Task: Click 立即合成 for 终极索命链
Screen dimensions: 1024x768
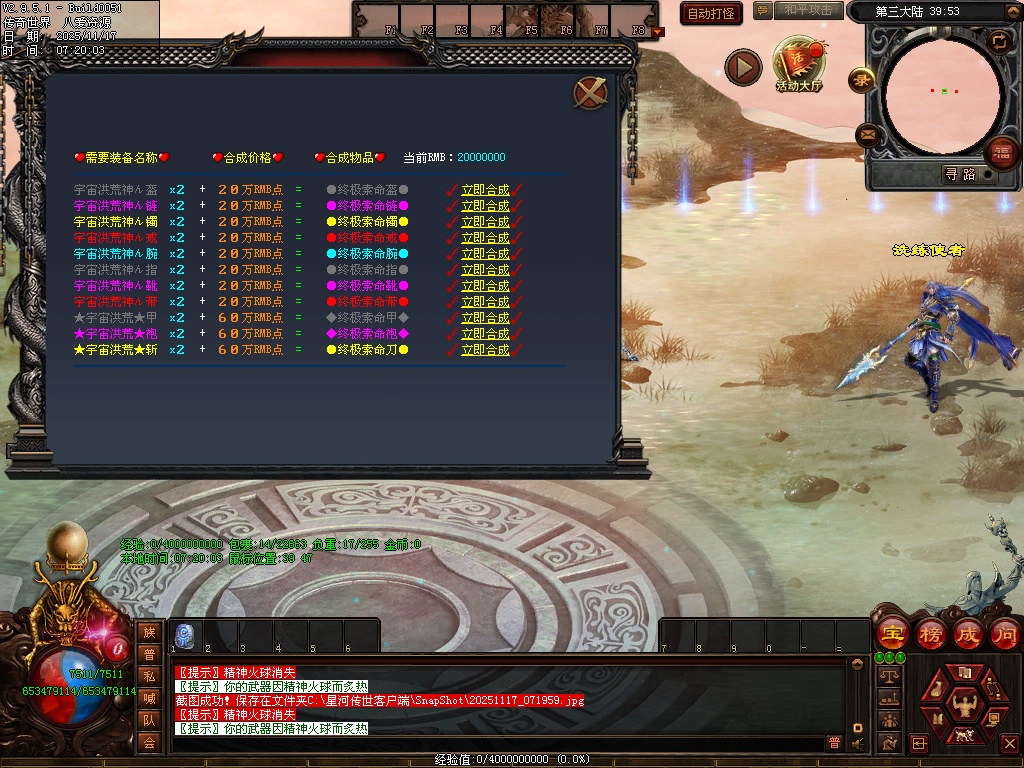Action: tap(485, 206)
